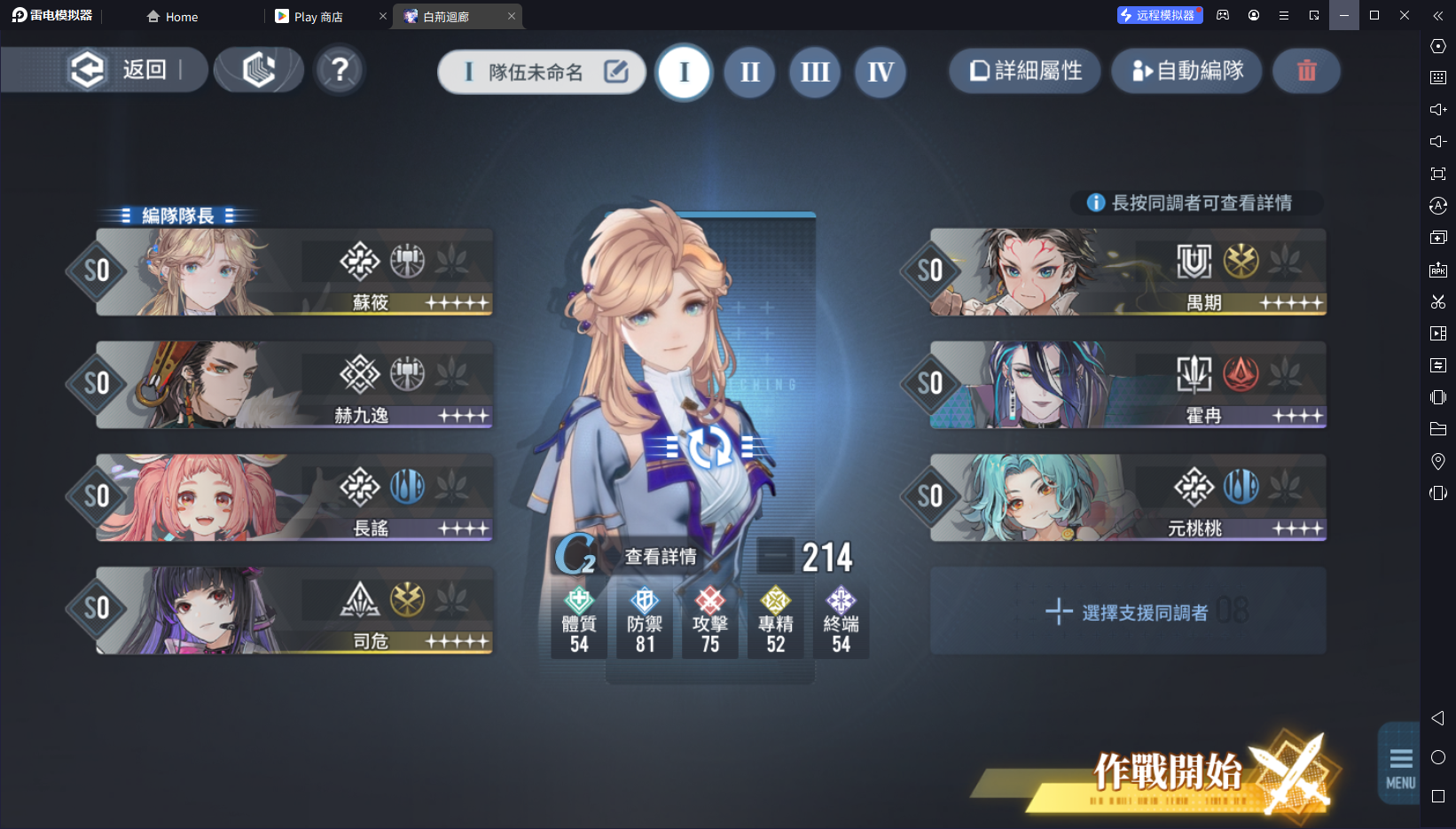The image size is (1456, 829).
Task: Rename the team via 隊伍未命名 field
Action: coord(541,72)
